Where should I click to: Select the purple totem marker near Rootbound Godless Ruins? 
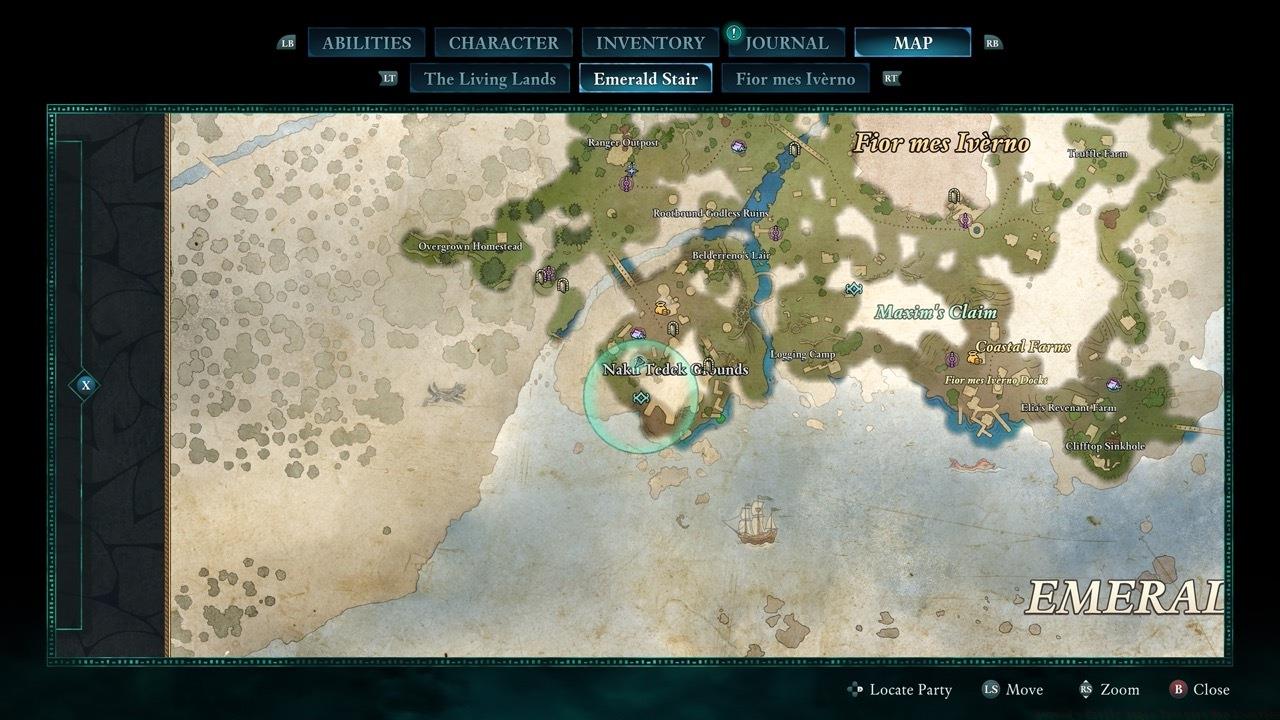[775, 232]
